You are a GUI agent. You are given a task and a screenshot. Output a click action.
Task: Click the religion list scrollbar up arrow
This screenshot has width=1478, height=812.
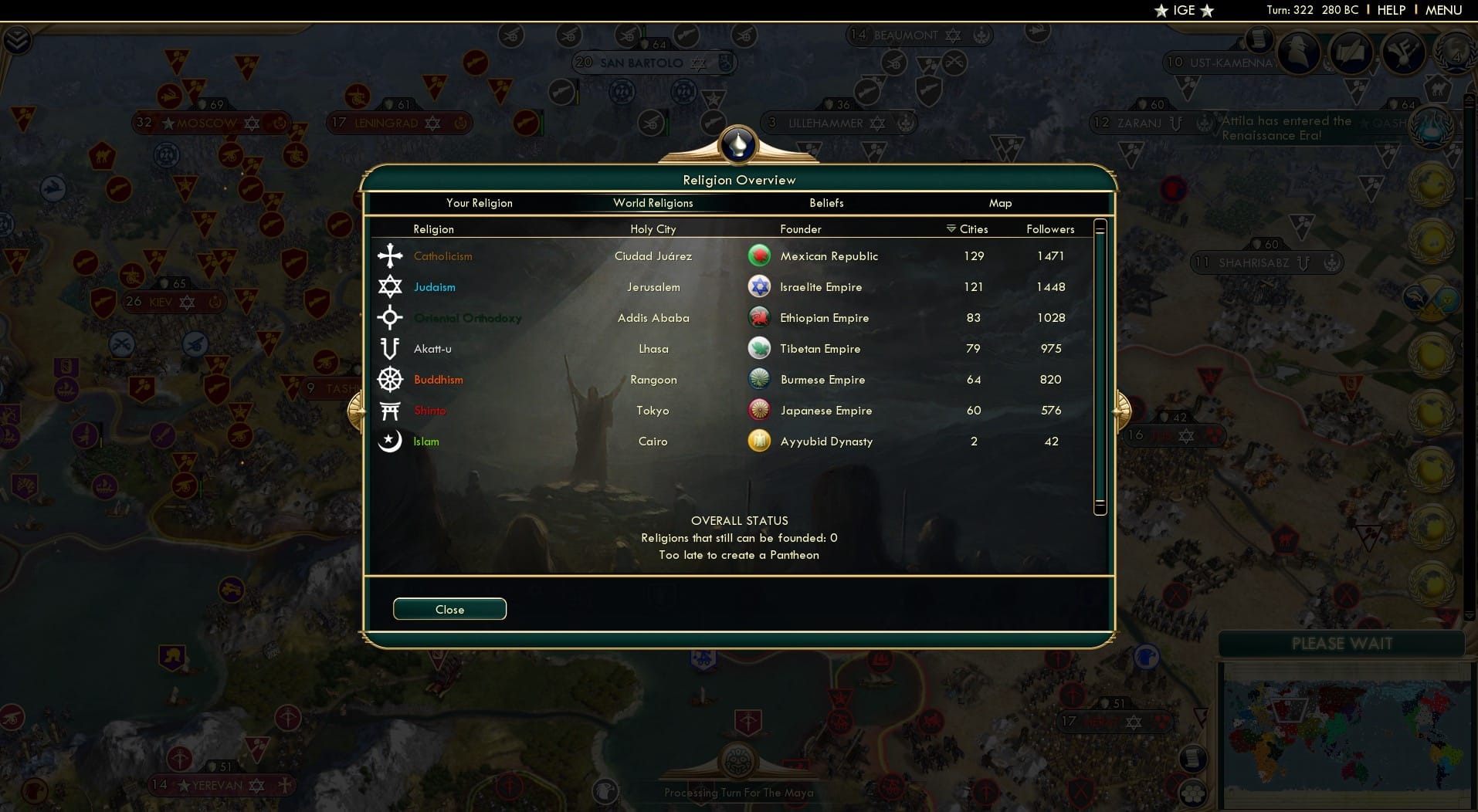coord(1100,225)
